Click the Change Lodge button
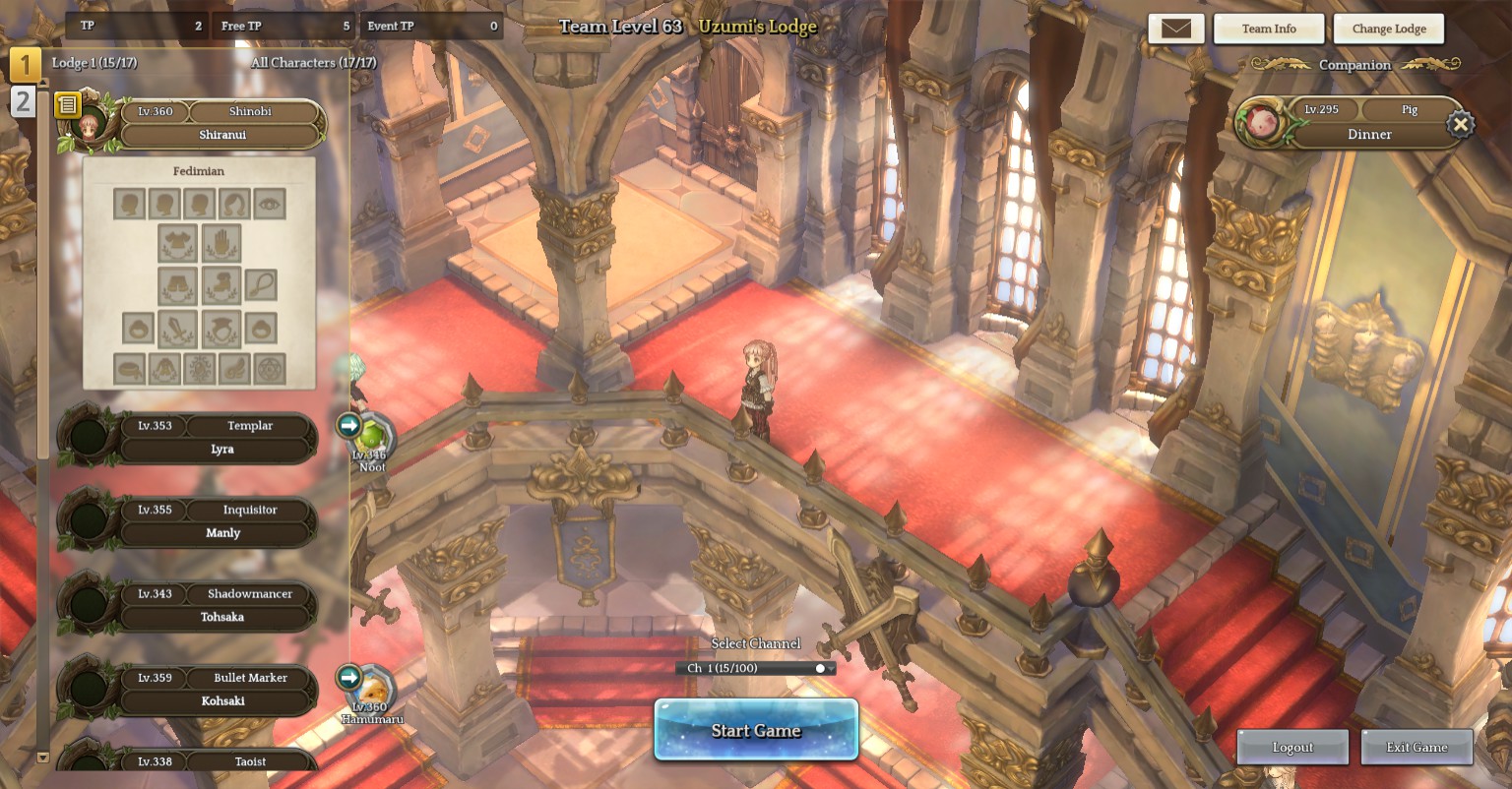 [1388, 29]
